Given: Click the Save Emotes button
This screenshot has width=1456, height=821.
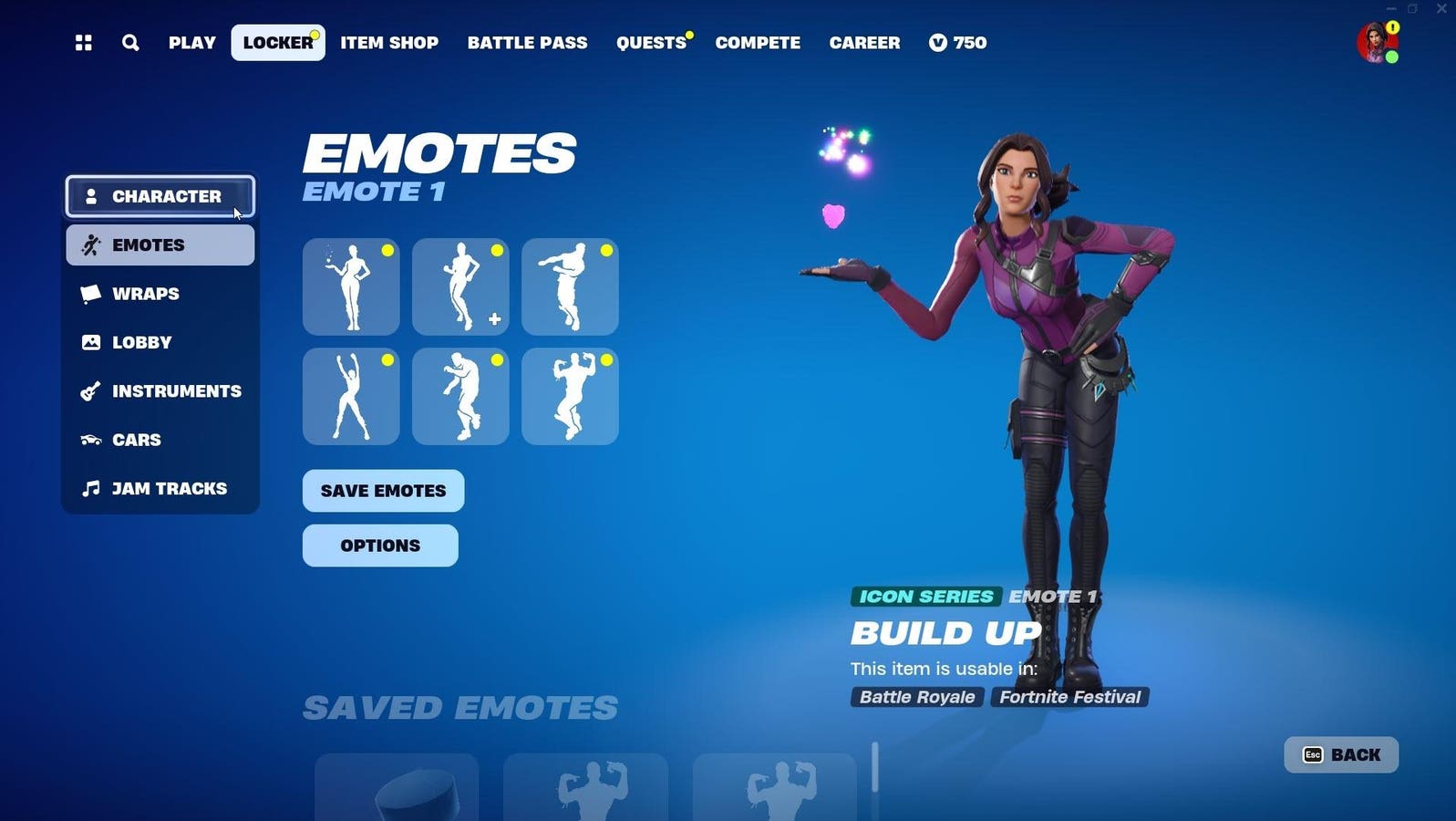Looking at the screenshot, I should coord(382,491).
